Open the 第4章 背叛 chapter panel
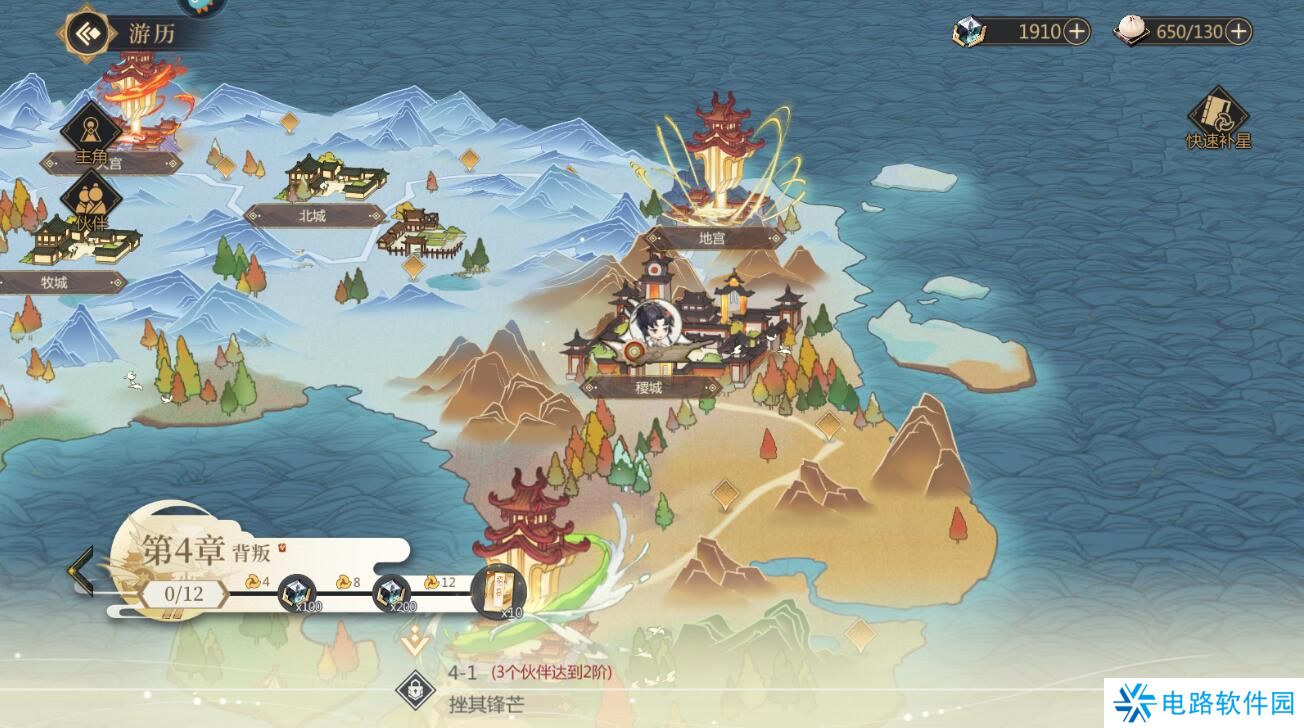Screen dimensions: 1304x728 210,550
